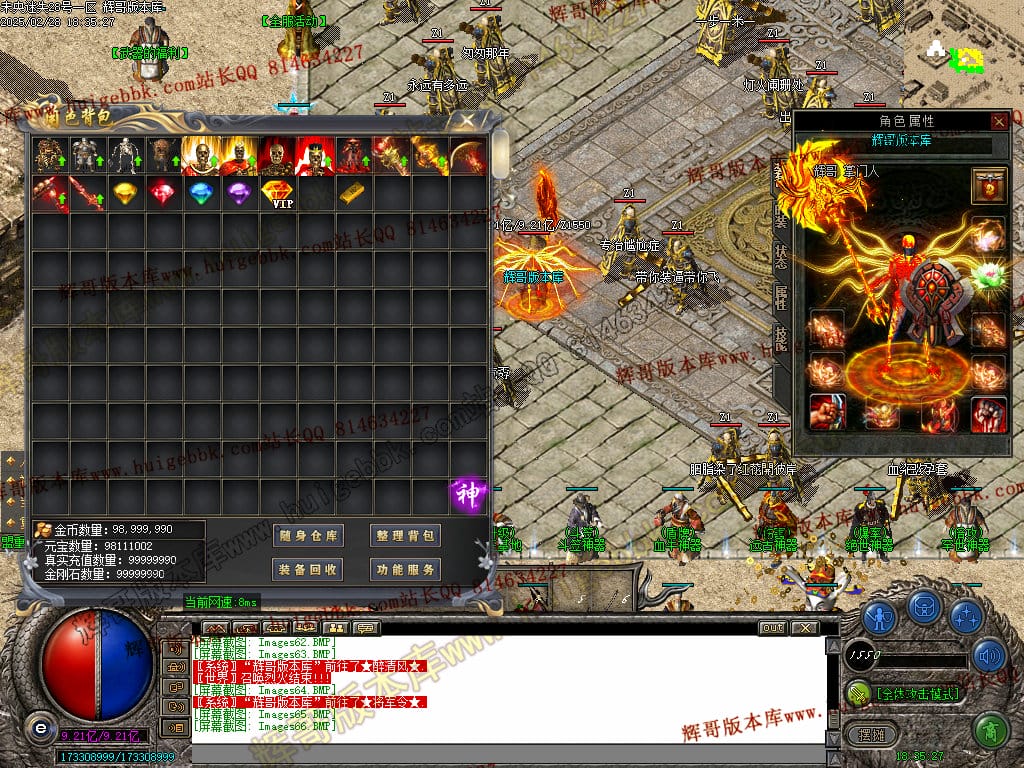
Task: Click the purple 神 orb icon
Action: 468,494
